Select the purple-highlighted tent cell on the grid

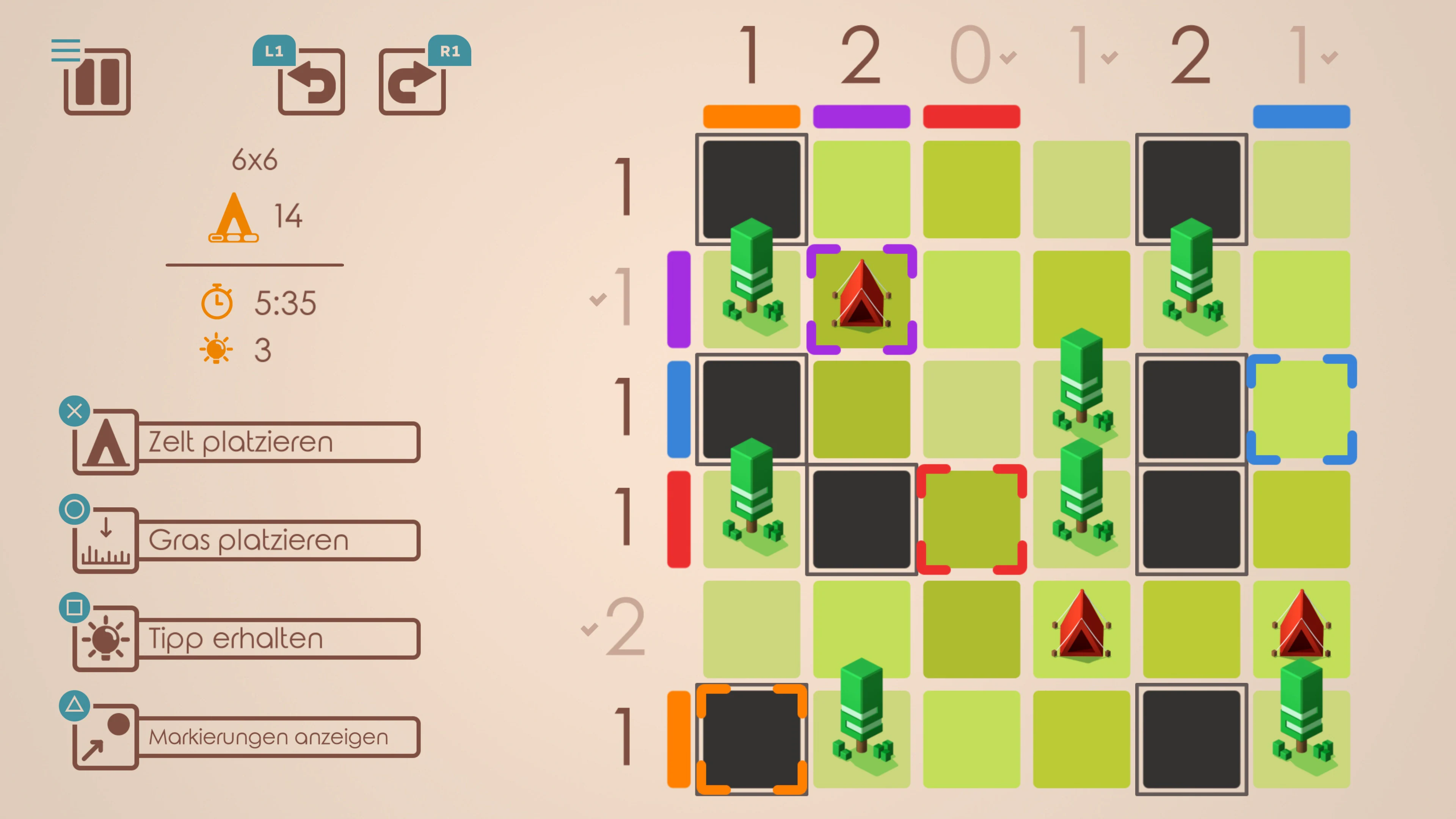(862, 300)
